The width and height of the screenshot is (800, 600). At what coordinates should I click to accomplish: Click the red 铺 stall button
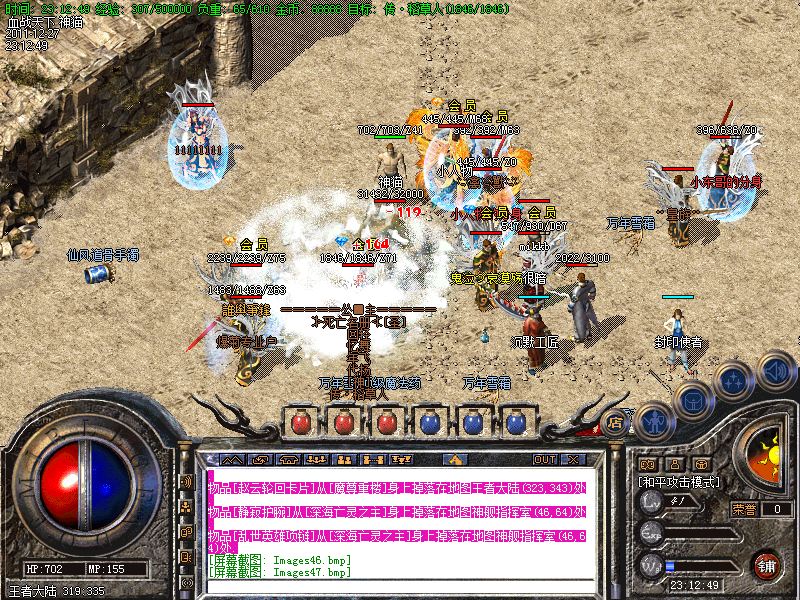pos(767,564)
